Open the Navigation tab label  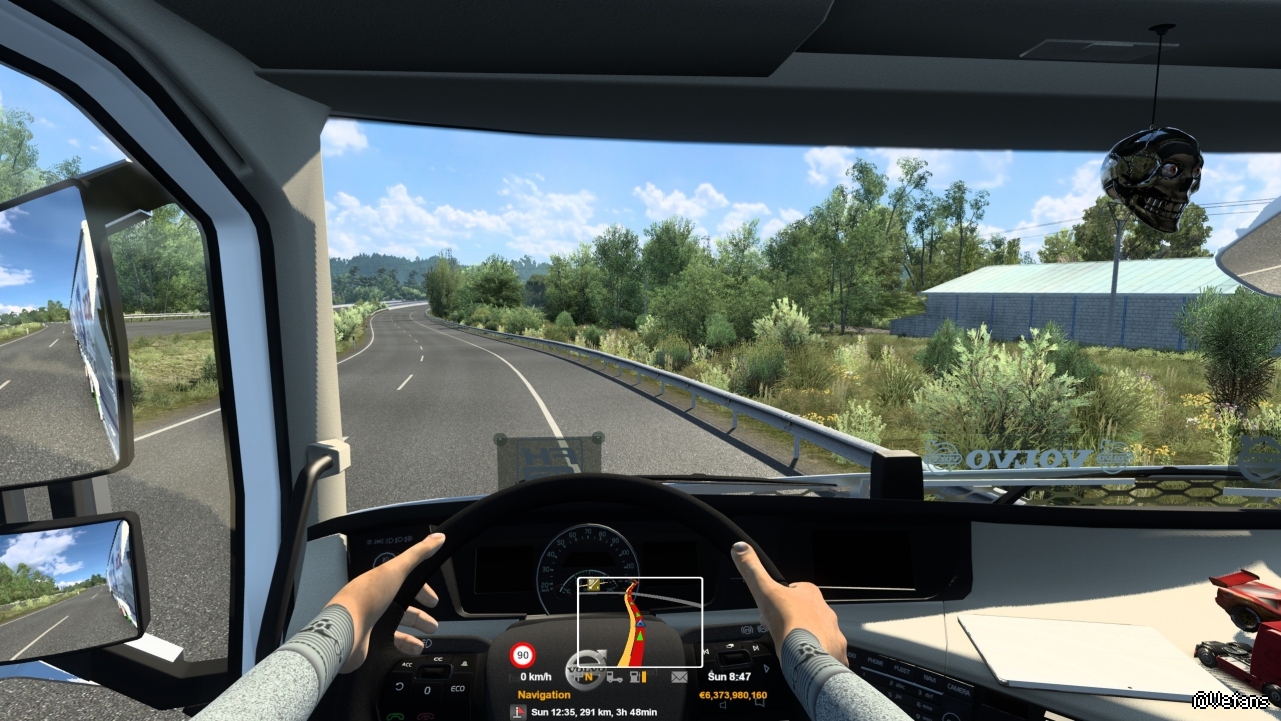pos(544,695)
